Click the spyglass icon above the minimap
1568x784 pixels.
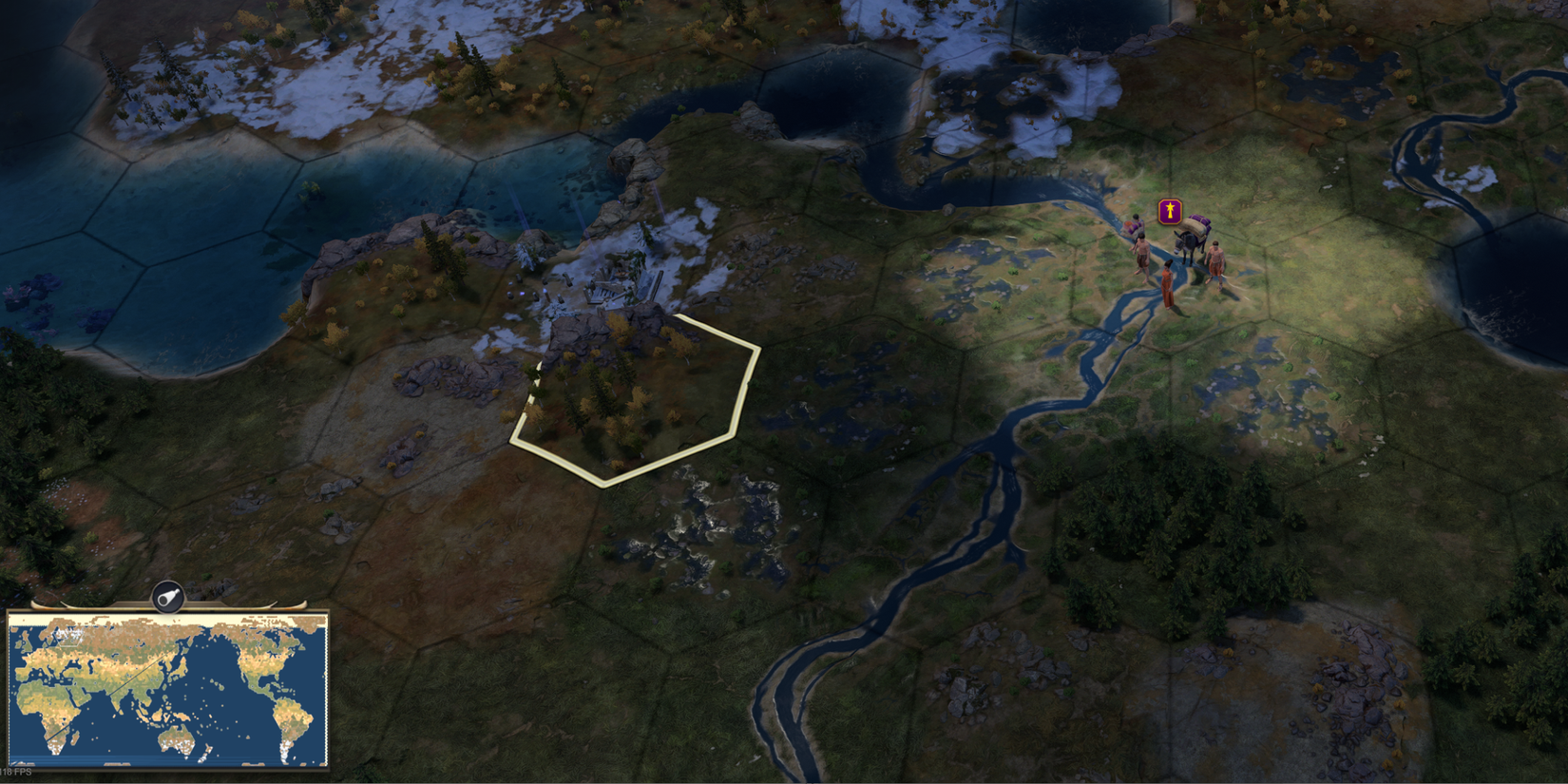168,597
